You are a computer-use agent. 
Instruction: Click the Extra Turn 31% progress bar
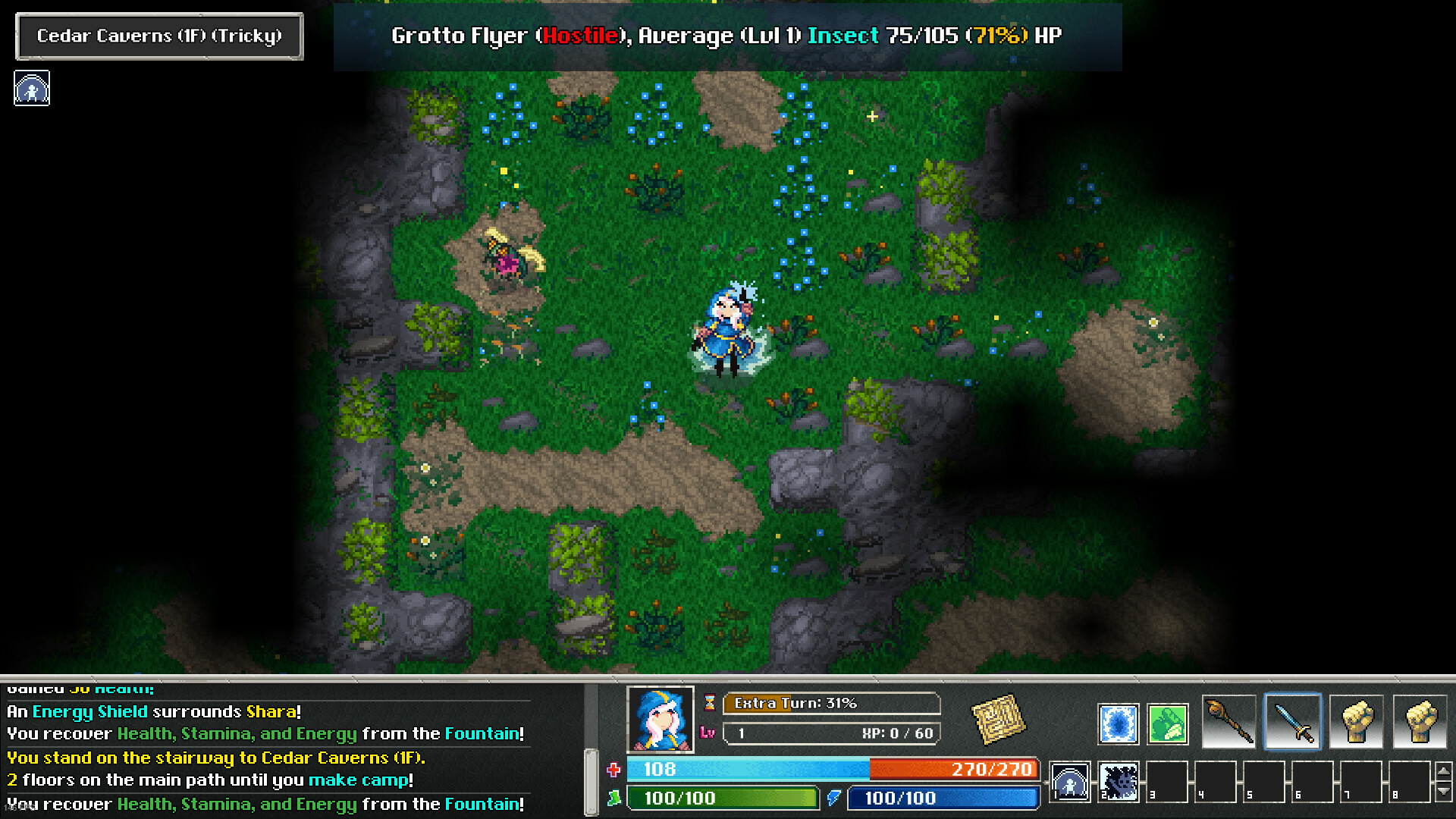click(832, 704)
